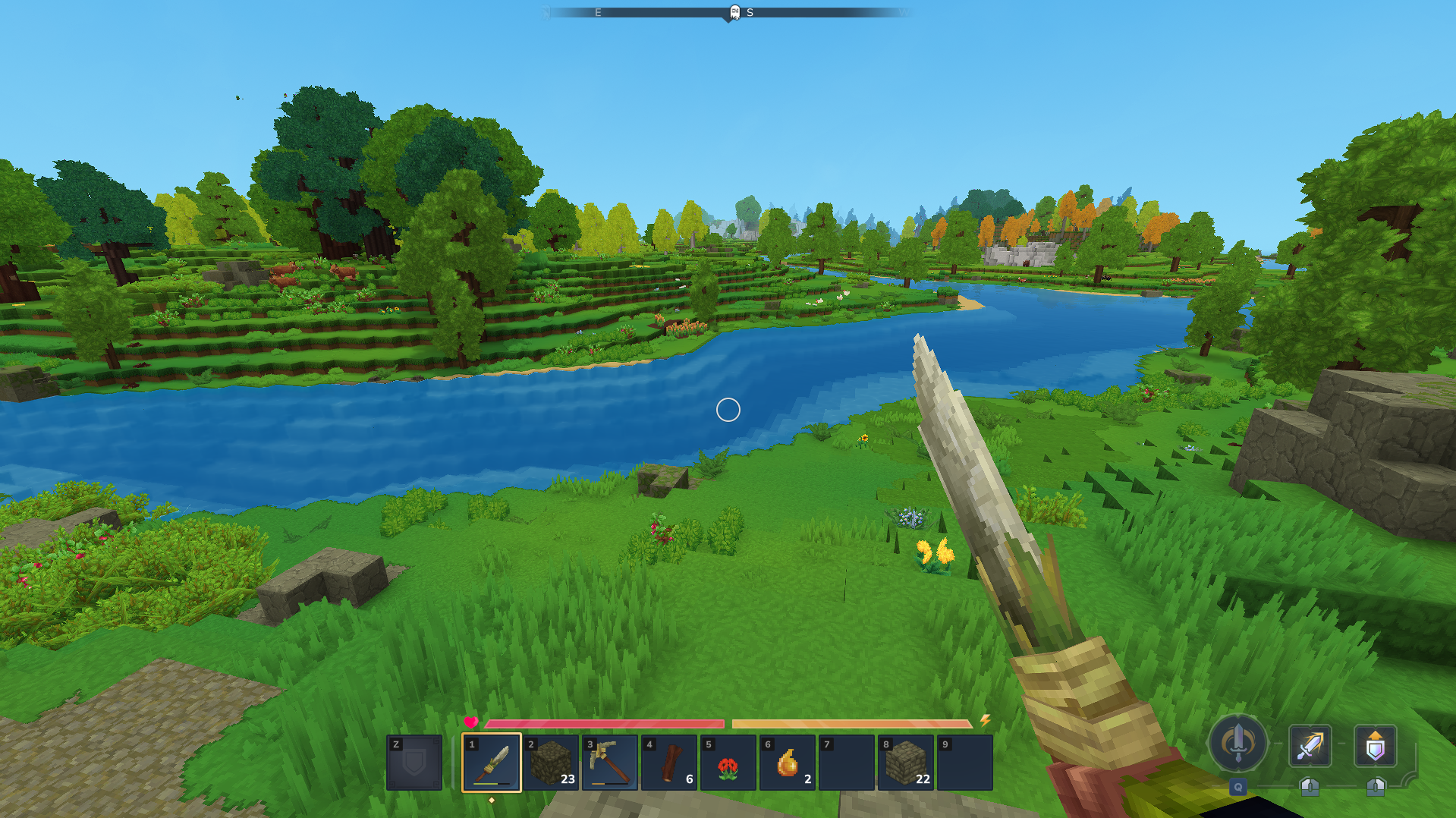Select empty hotbar slot 7

pyautogui.click(x=847, y=763)
